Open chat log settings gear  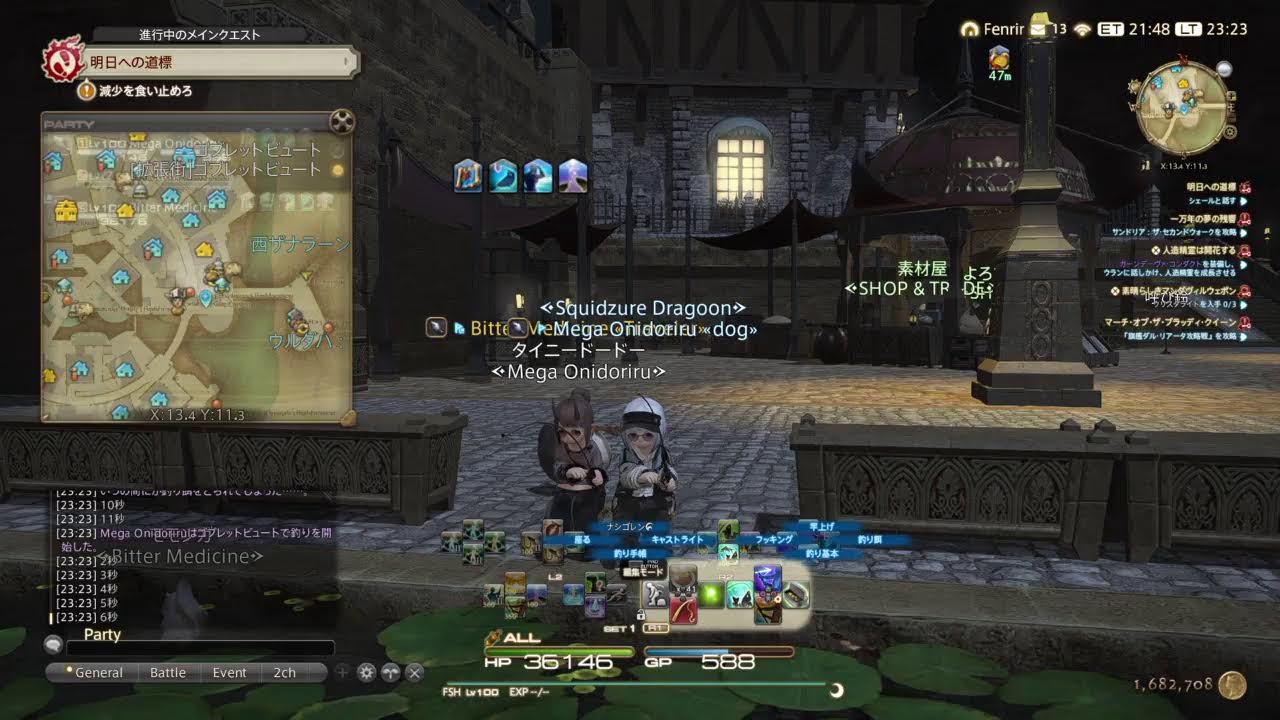[x=366, y=673]
